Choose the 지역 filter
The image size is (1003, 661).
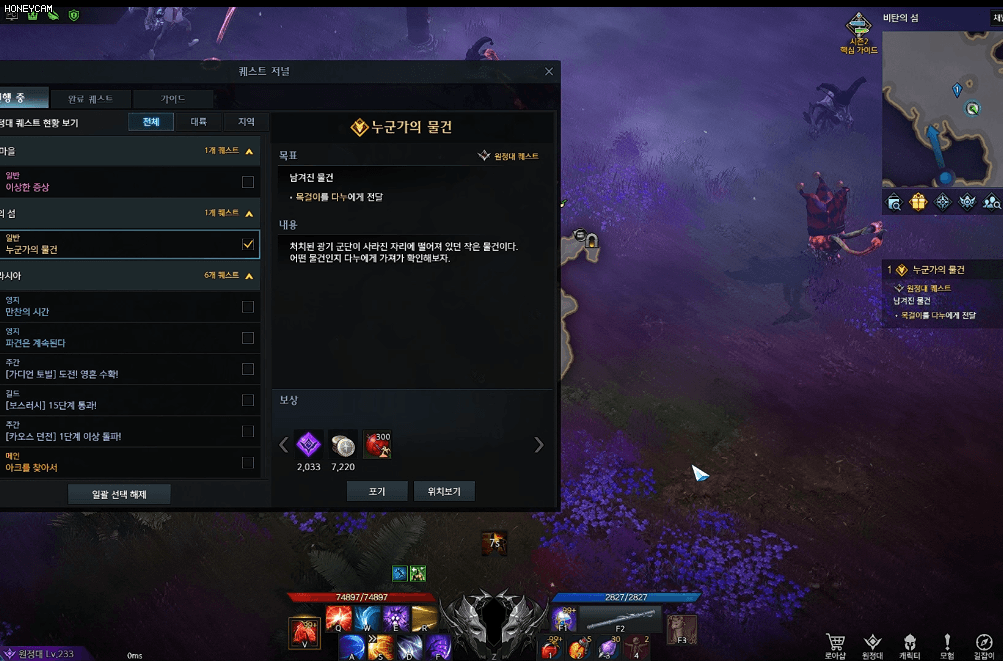(246, 122)
